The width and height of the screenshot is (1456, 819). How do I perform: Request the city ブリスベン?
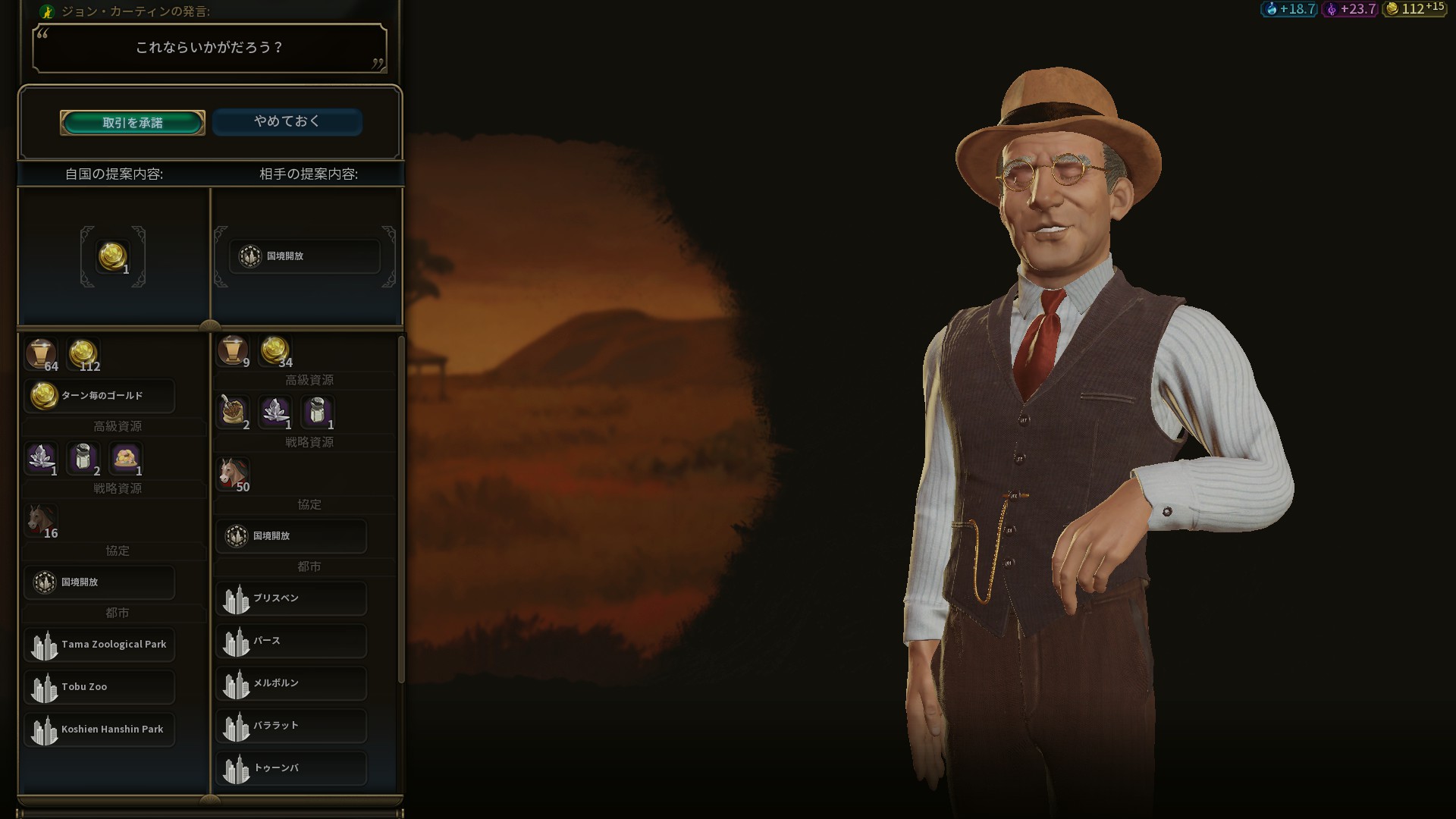[x=291, y=598]
